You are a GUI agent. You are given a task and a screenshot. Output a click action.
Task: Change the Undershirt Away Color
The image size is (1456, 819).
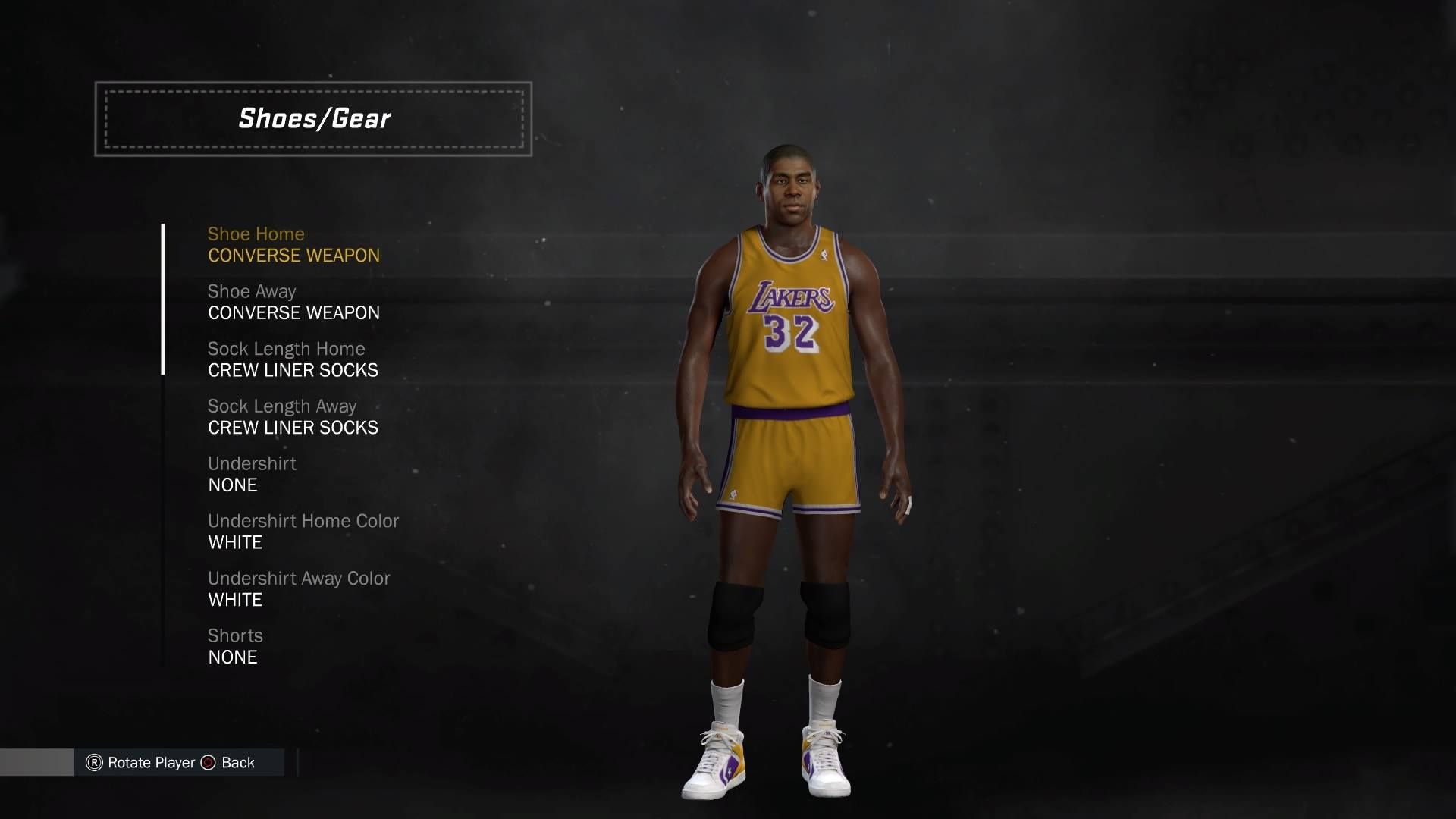pyautogui.click(x=299, y=589)
